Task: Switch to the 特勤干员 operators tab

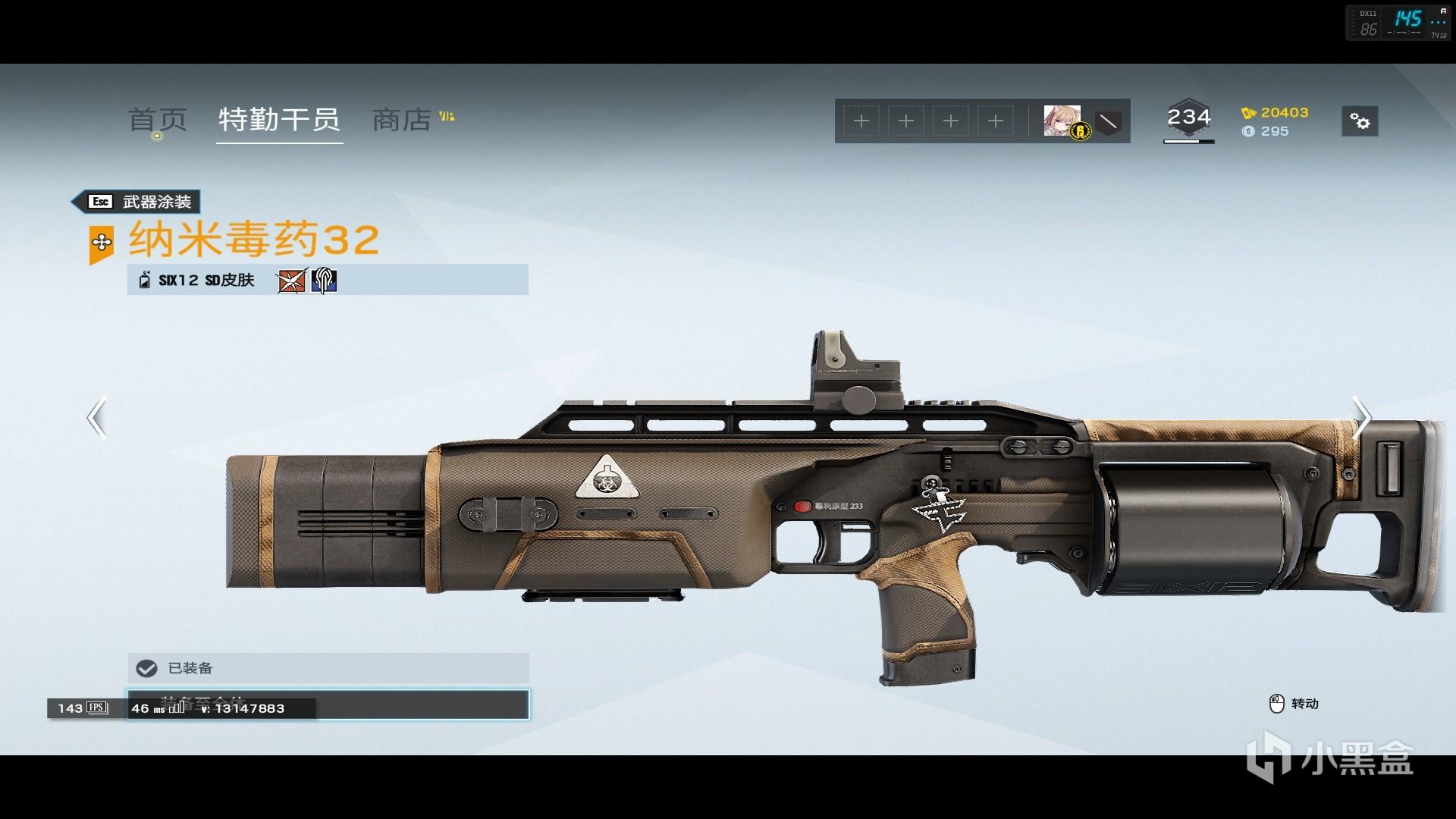Action: tap(279, 120)
